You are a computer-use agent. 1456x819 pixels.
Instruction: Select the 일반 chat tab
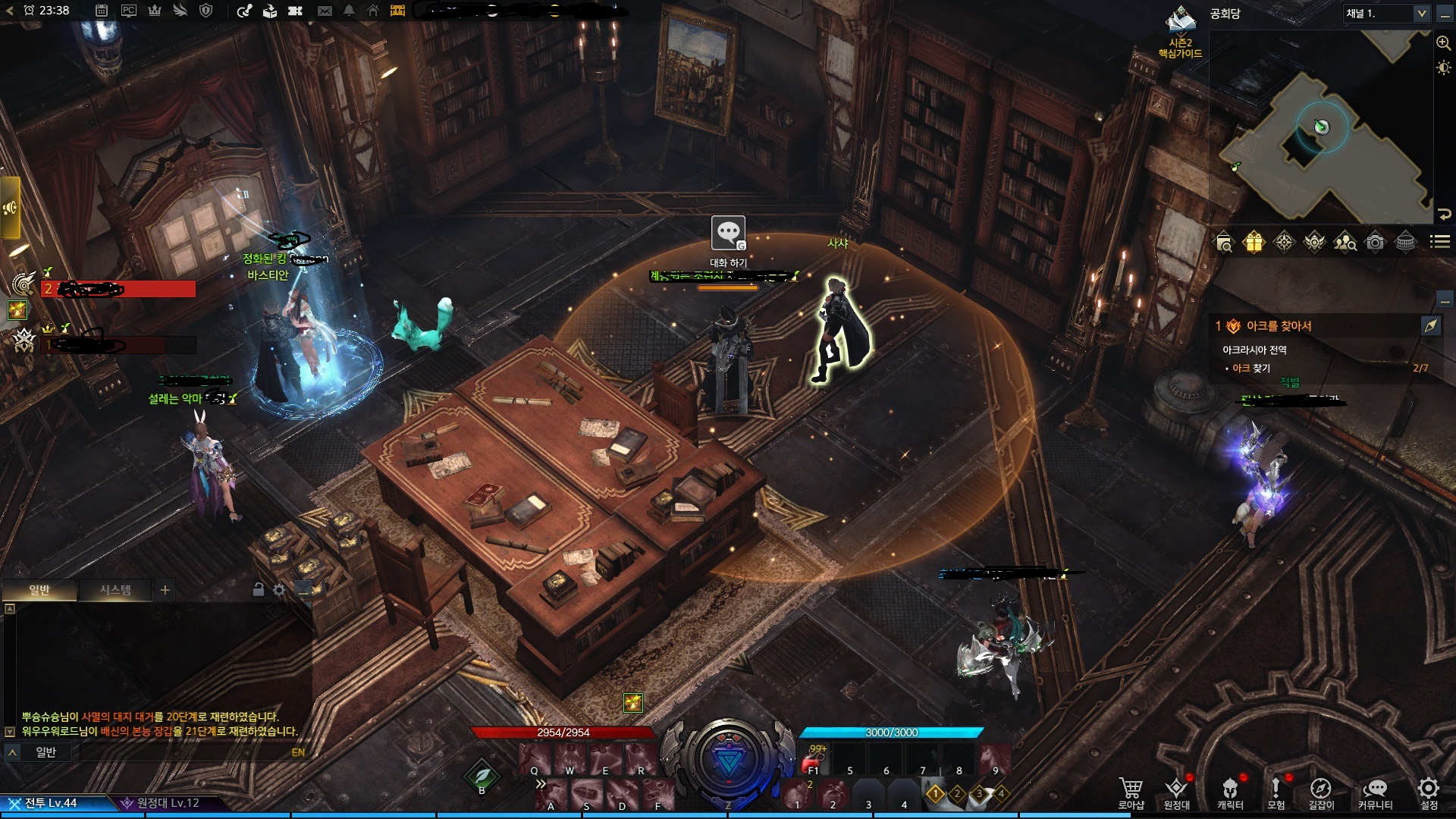click(x=39, y=589)
